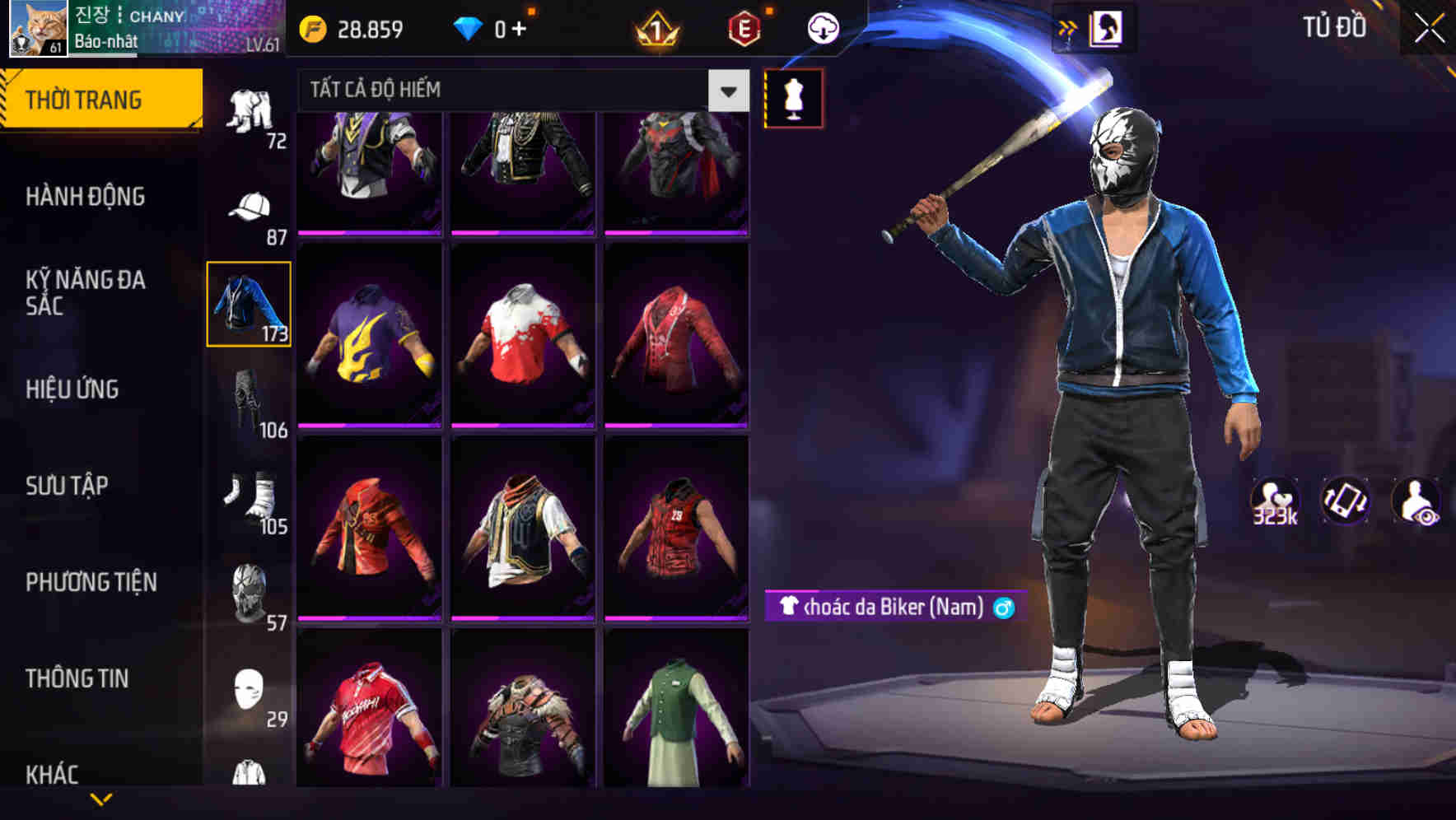Viewport: 1456px width, 820px height.
Task: Deselect the highlighted jacket category icon
Action: pyautogui.click(x=250, y=305)
